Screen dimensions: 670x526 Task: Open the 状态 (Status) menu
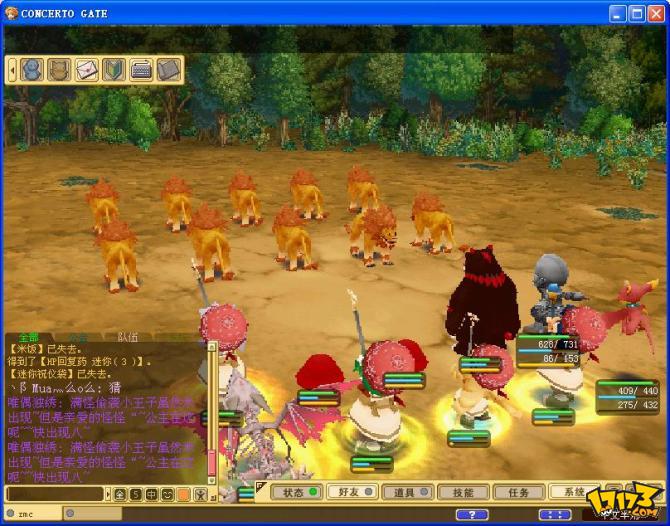coord(298,492)
